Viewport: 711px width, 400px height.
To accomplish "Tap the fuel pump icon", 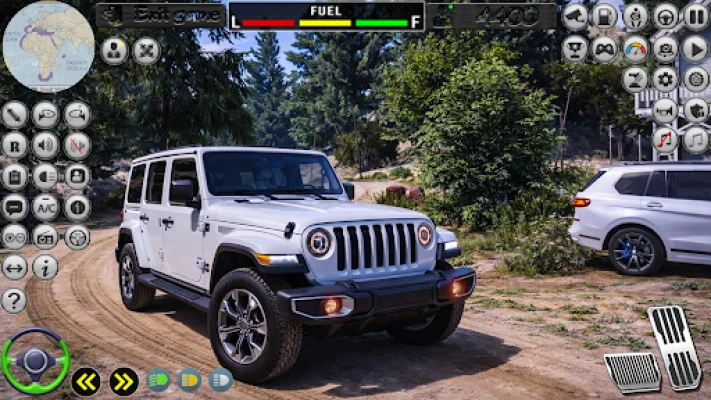I will pyautogui.click(x=605, y=16).
